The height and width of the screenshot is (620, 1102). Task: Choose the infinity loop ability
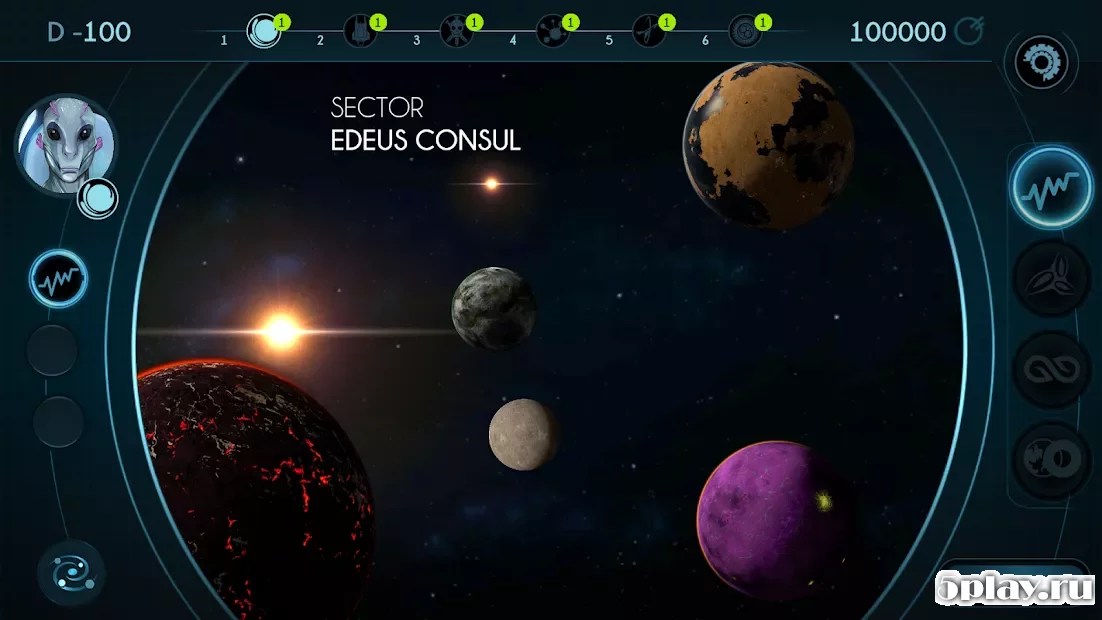tap(1050, 370)
